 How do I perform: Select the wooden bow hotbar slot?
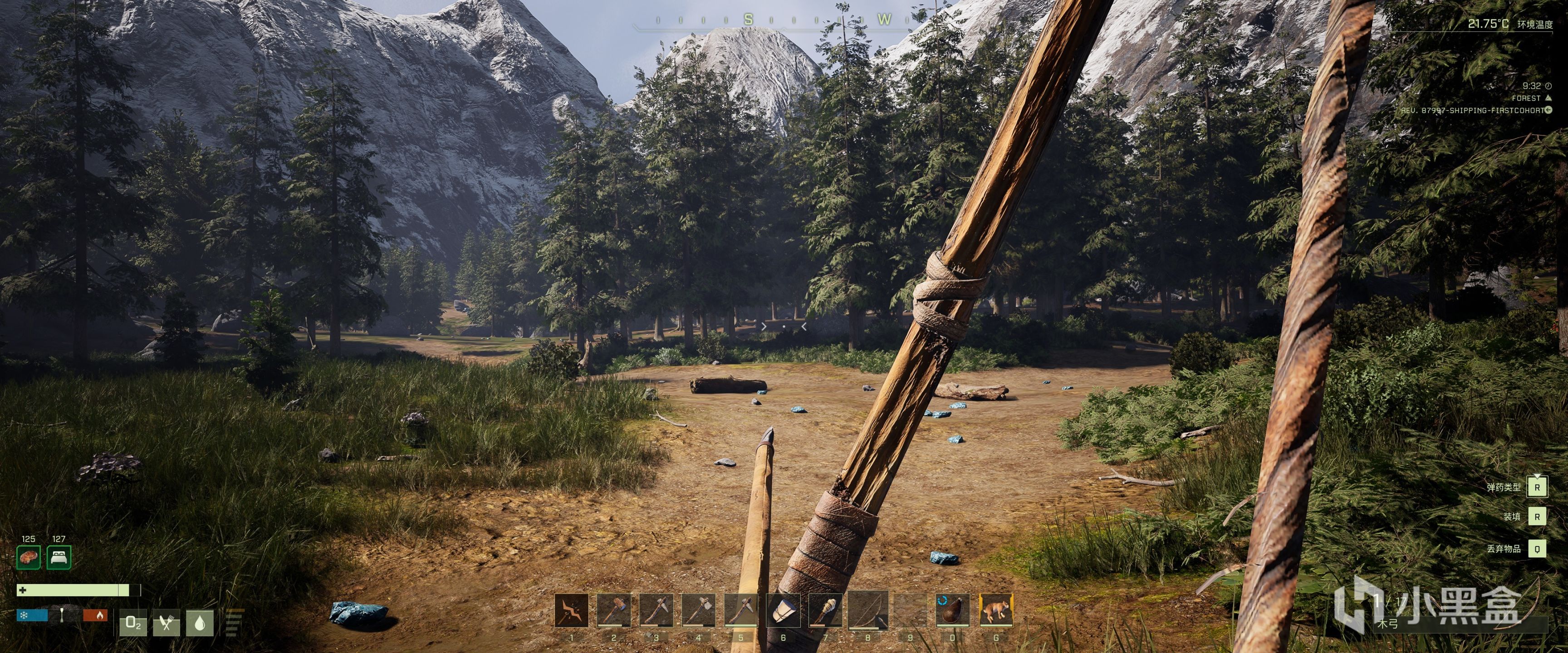coord(867,610)
